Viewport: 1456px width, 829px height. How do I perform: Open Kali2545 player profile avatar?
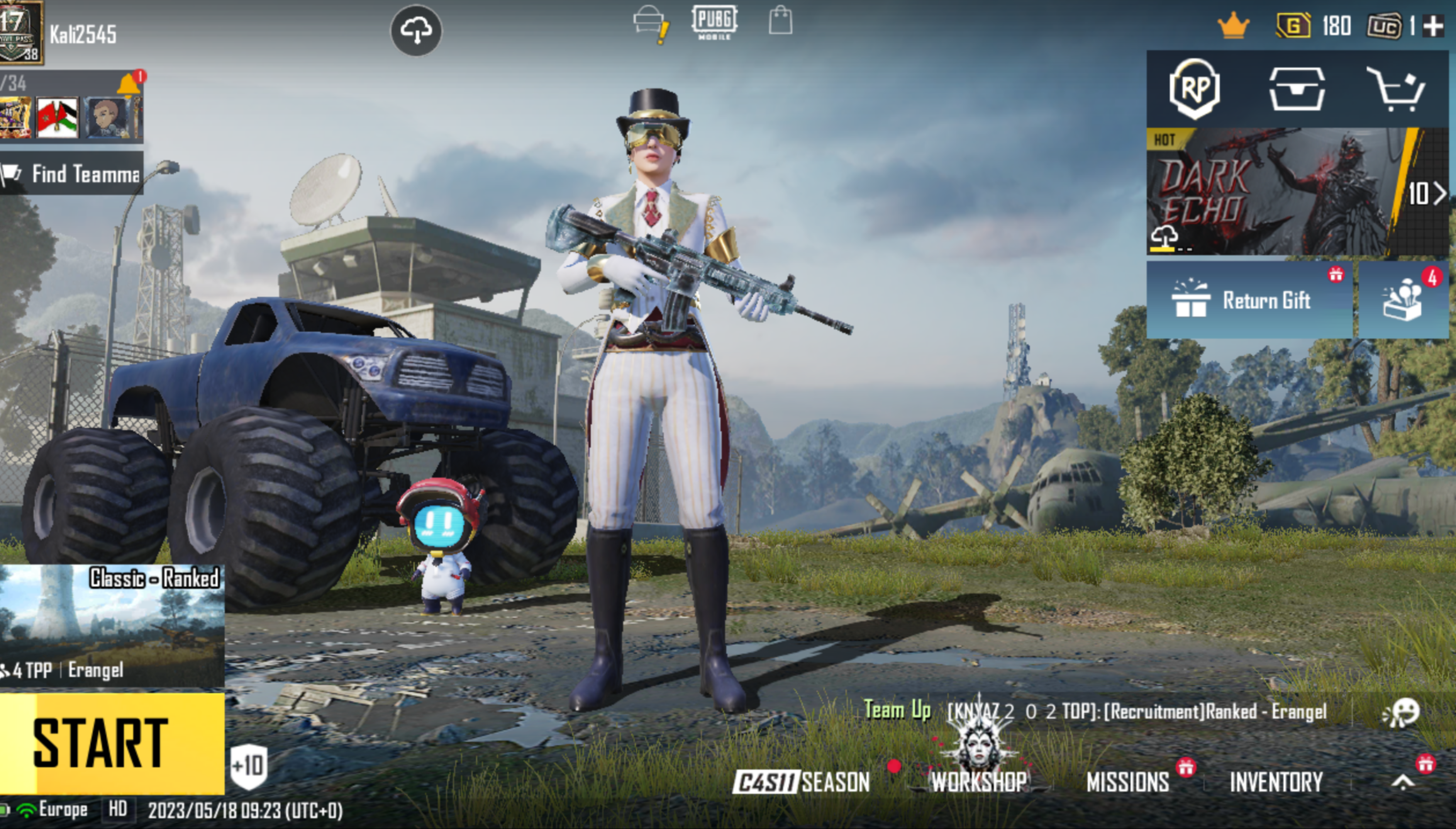20,32
